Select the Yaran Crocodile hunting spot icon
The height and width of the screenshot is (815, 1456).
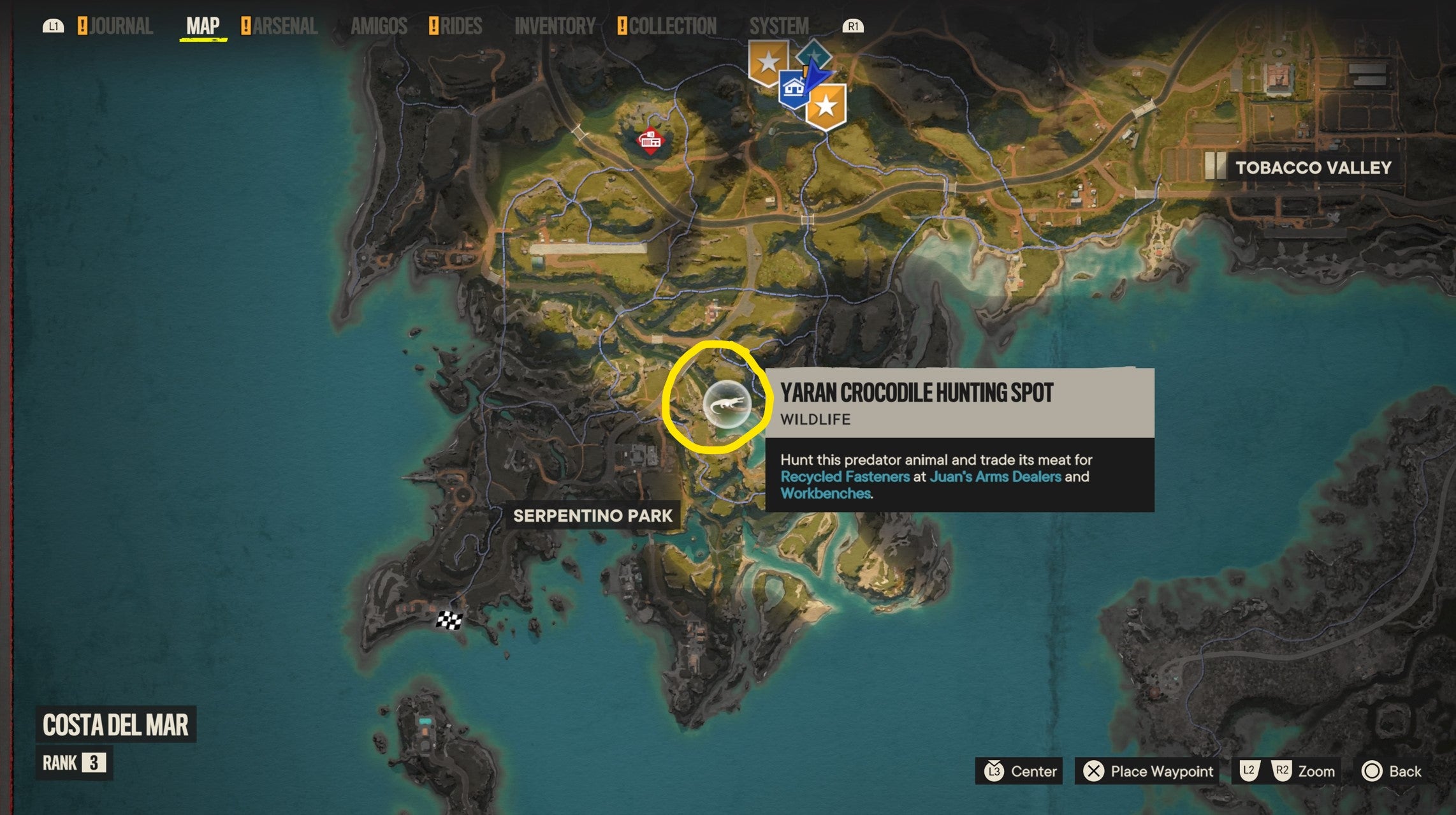[x=727, y=404]
